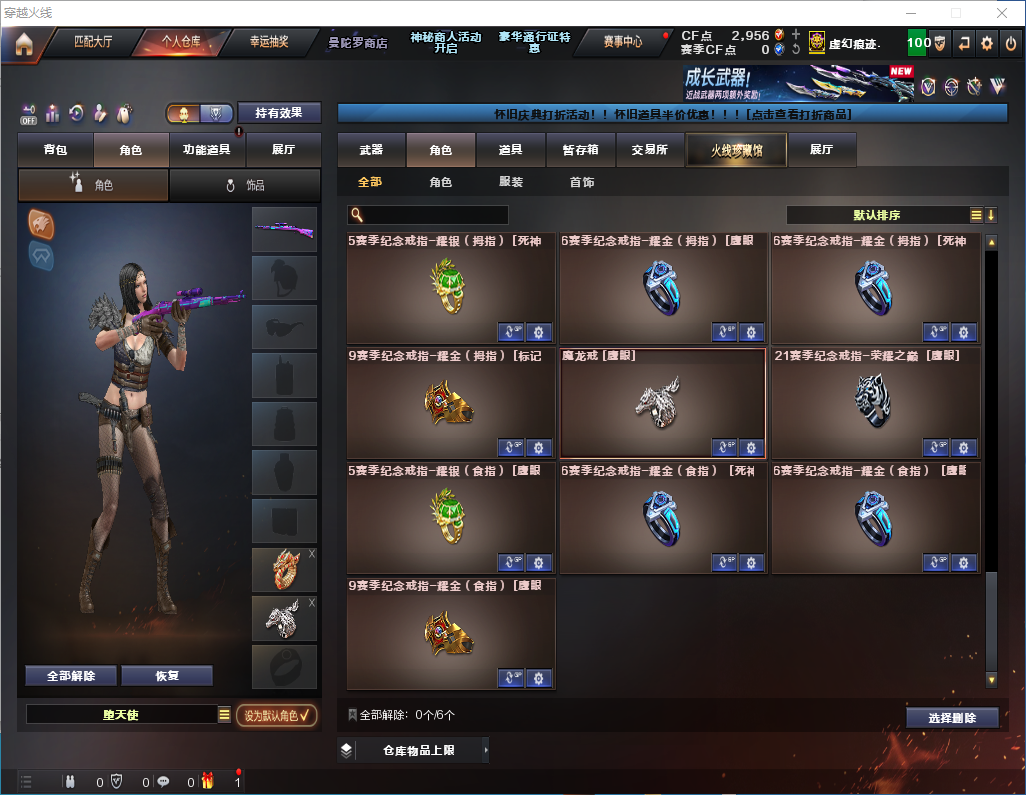Show the 武器 weapons category
1026x795 pixels.
coord(372,150)
